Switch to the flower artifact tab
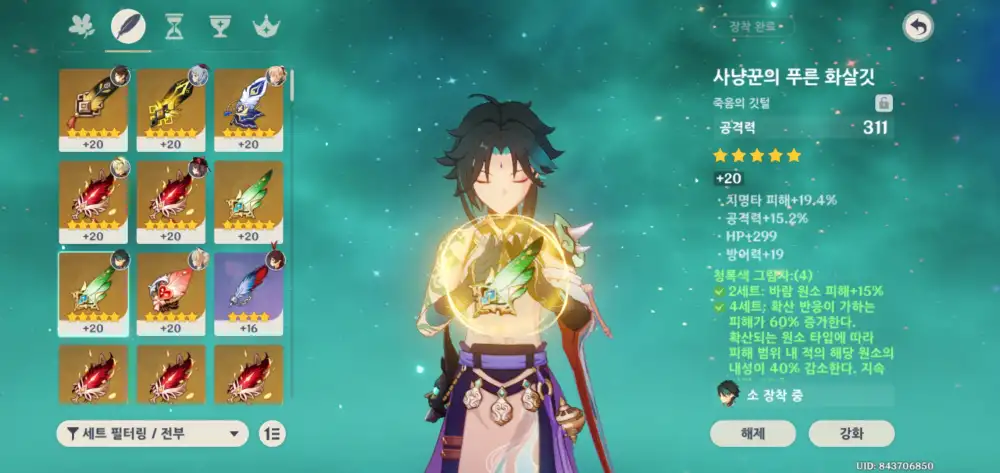This screenshot has width=1000, height=473. coord(81,25)
